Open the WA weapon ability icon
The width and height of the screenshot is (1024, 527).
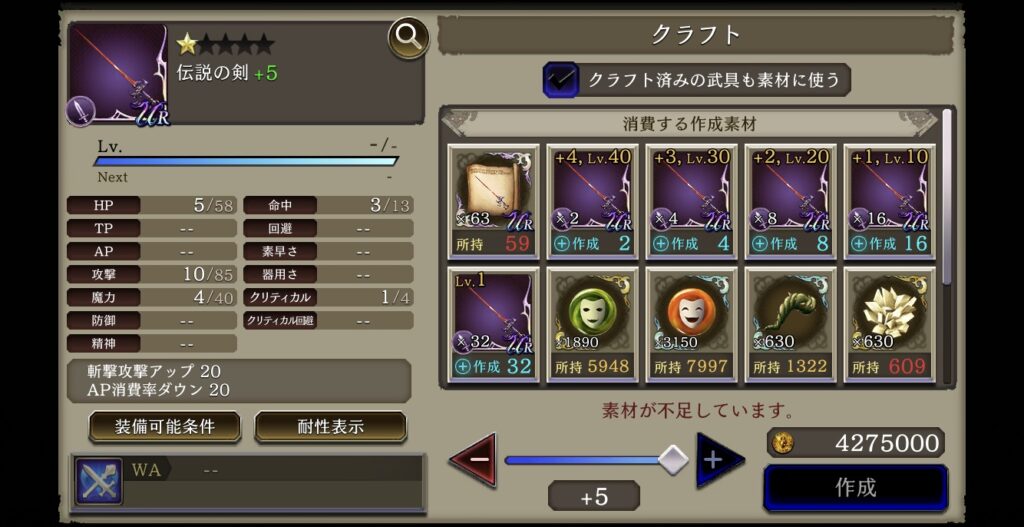(x=99, y=482)
